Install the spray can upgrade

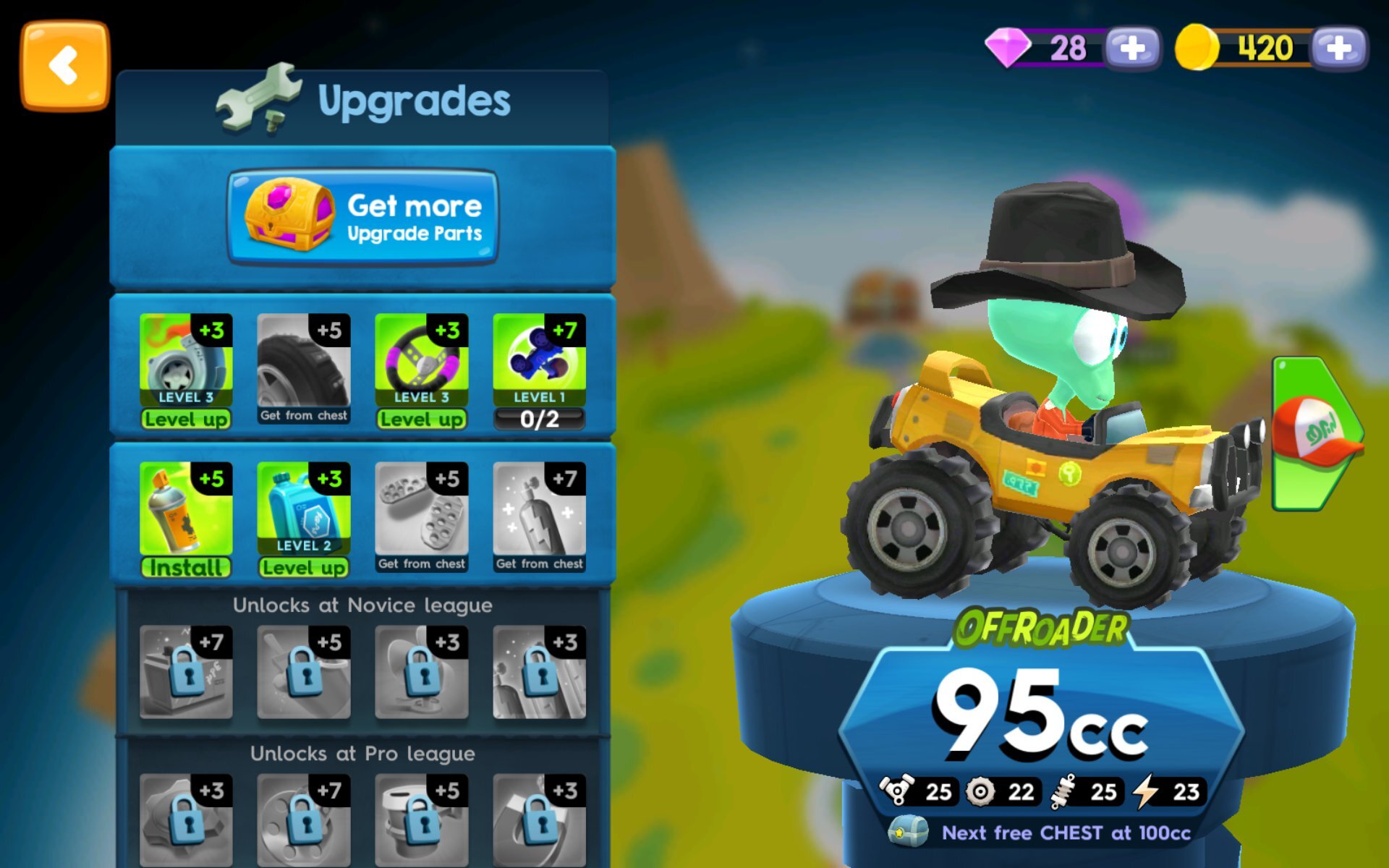pos(185,569)
